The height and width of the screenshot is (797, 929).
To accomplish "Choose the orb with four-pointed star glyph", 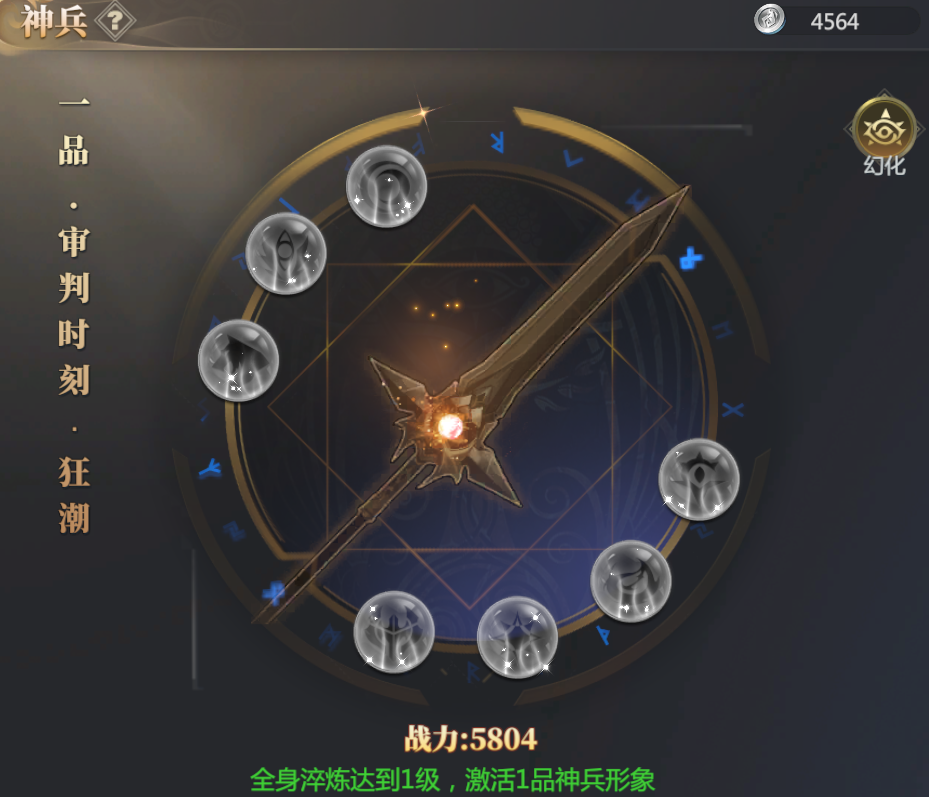I will [x=516, y=637].
